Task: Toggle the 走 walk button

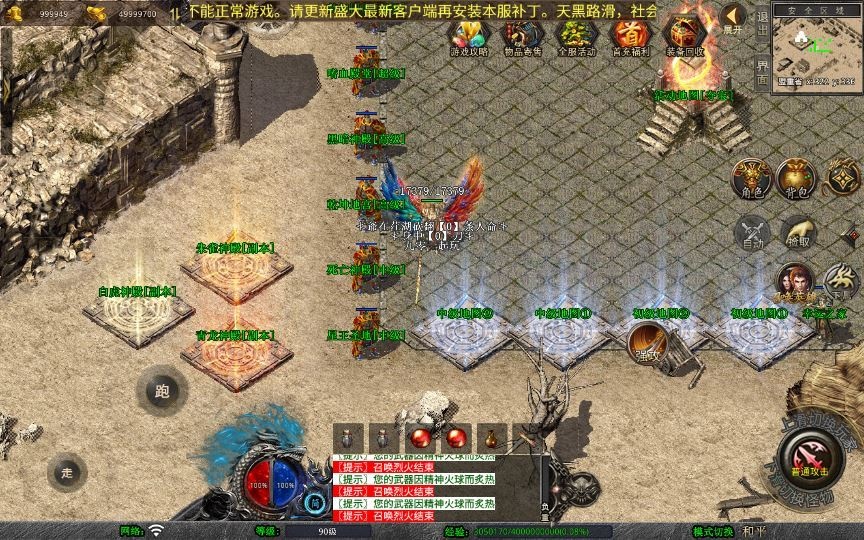Action: 68,471
